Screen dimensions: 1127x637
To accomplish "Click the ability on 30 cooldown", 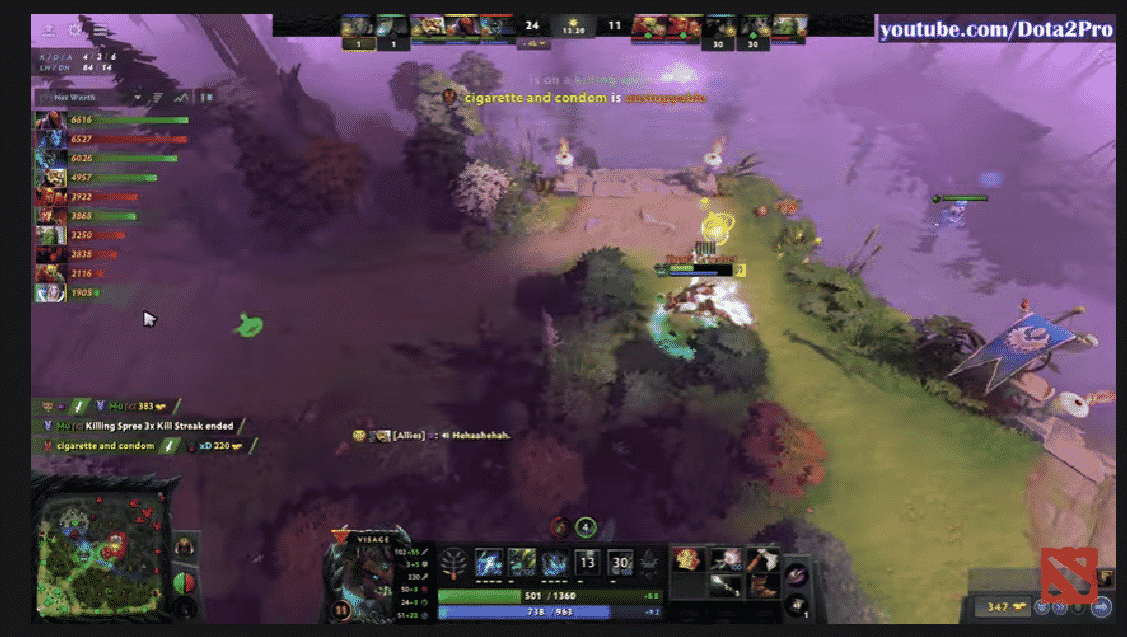I will (621, 562).
